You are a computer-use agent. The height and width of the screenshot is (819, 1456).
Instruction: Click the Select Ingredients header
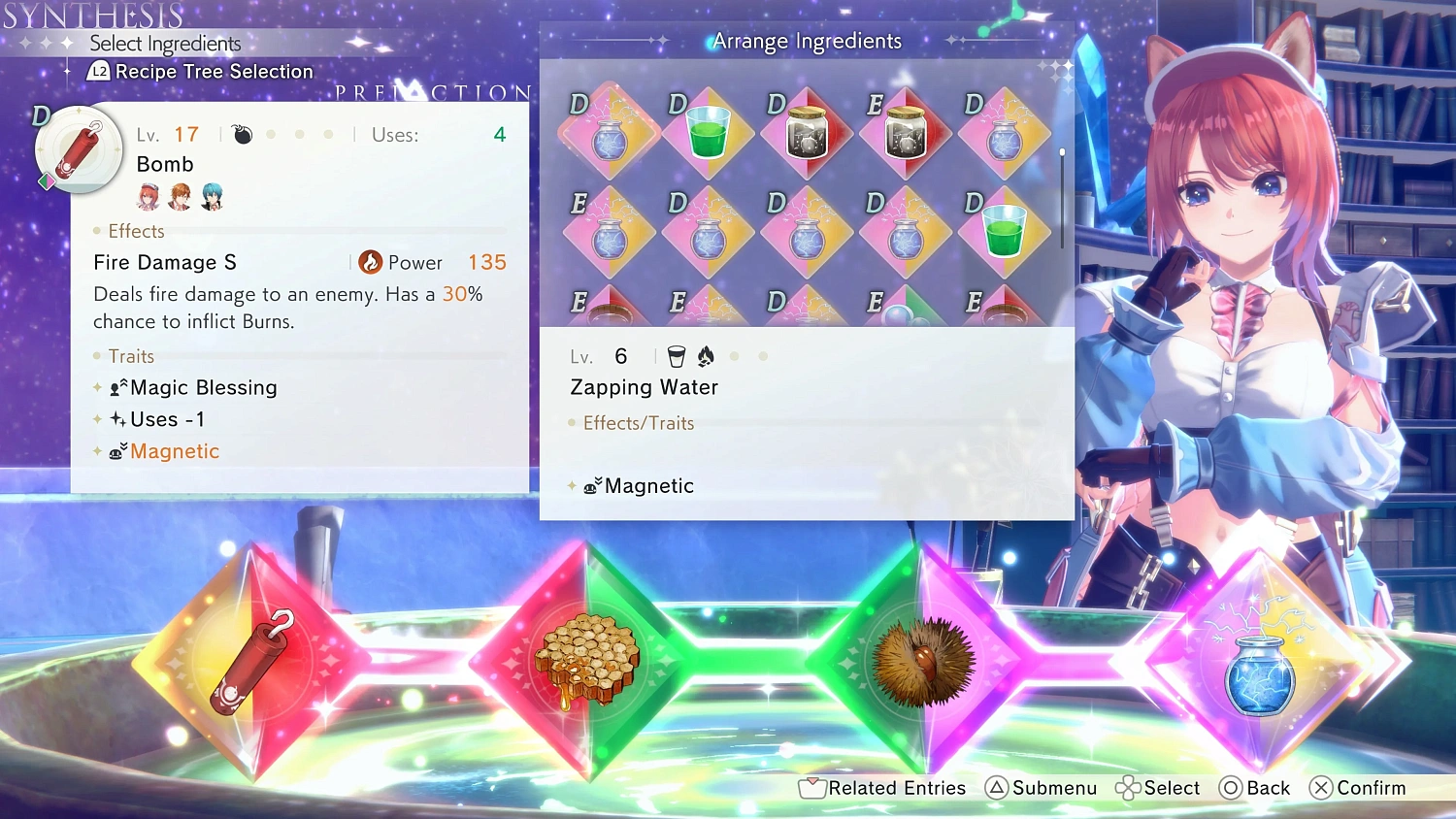165,44
